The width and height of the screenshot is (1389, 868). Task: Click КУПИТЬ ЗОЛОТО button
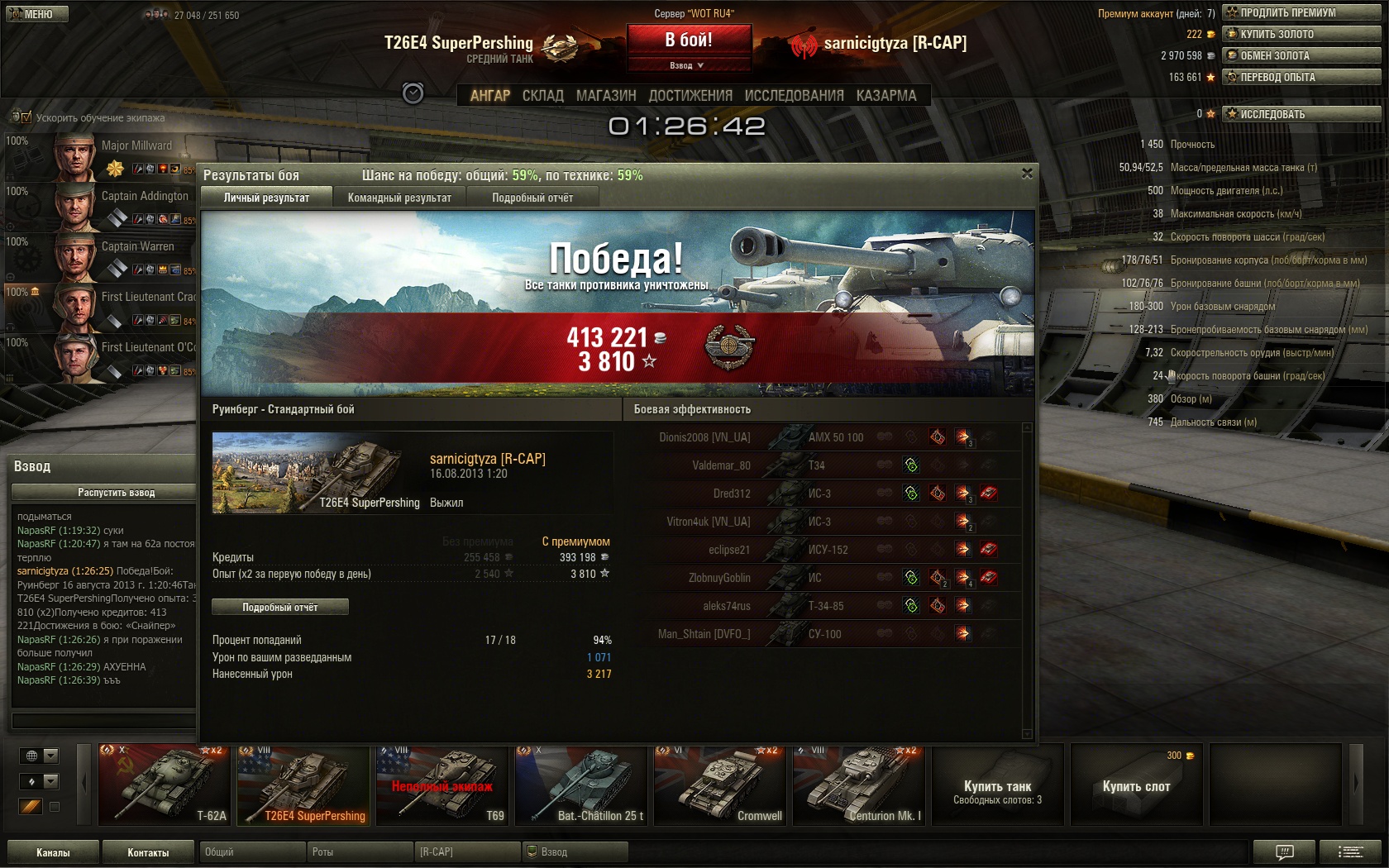click(x=1301, y=34)
